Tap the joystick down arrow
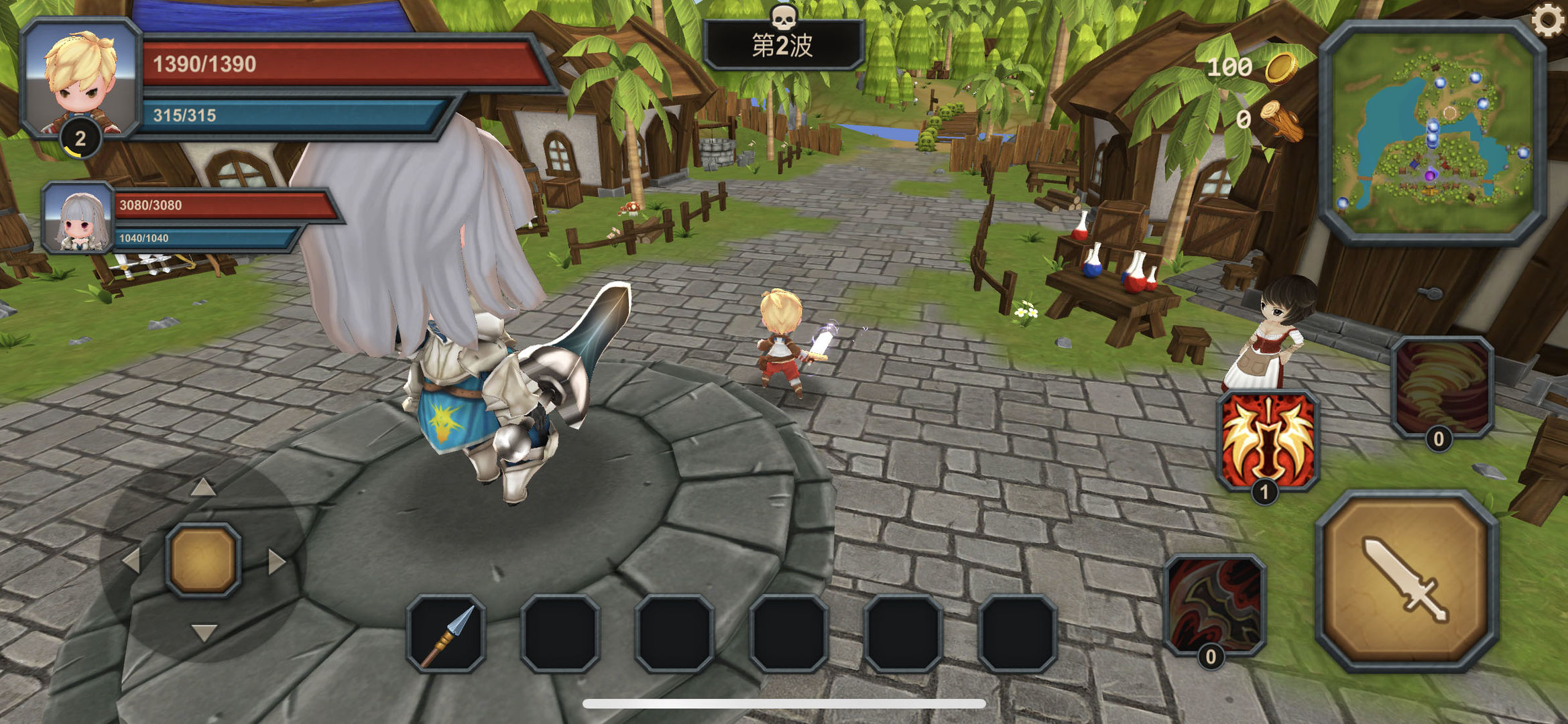1568x724 pixels. (203, 632)
